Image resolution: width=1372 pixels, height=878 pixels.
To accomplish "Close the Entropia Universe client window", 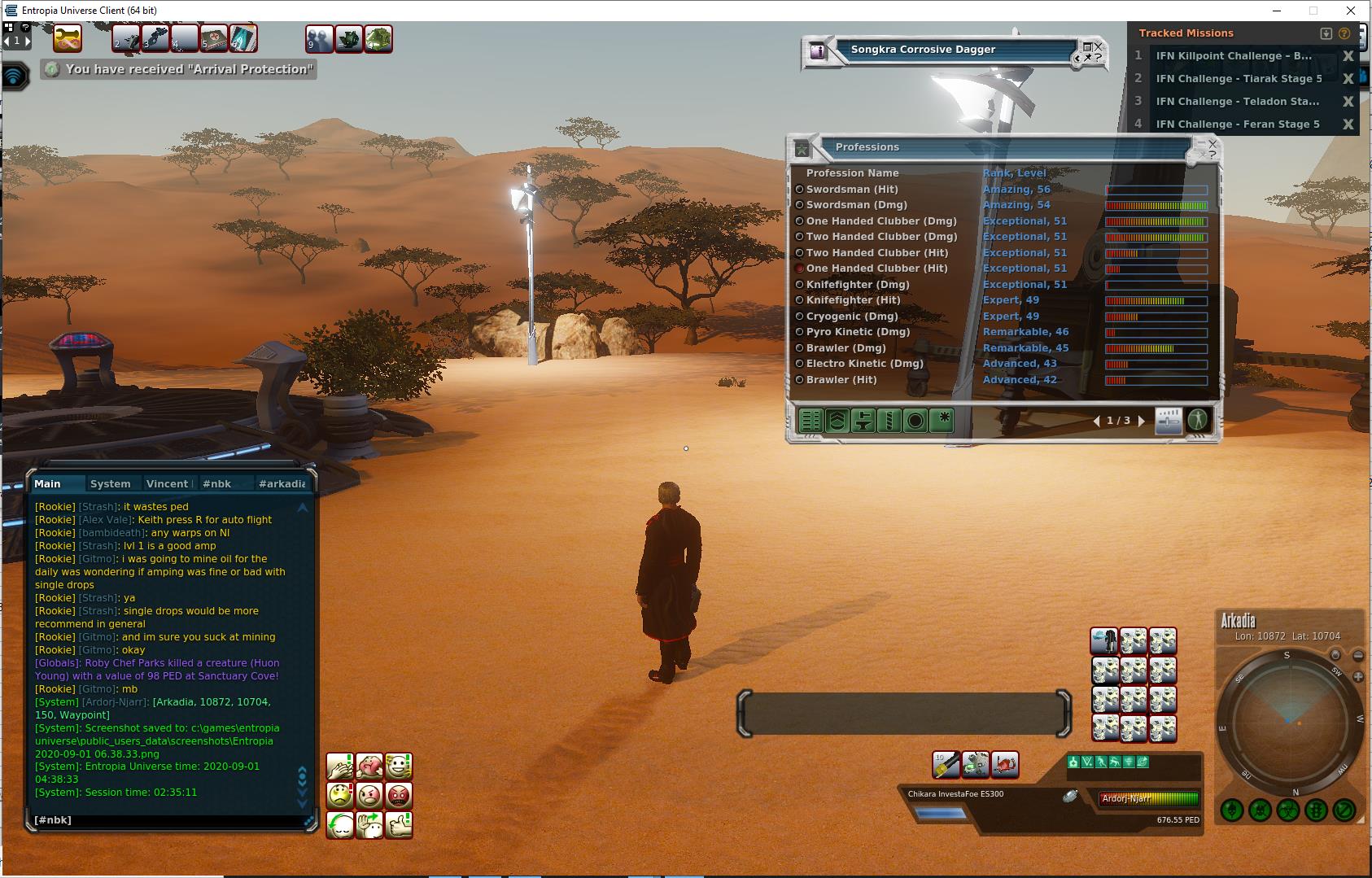I will pos(1352,11).
